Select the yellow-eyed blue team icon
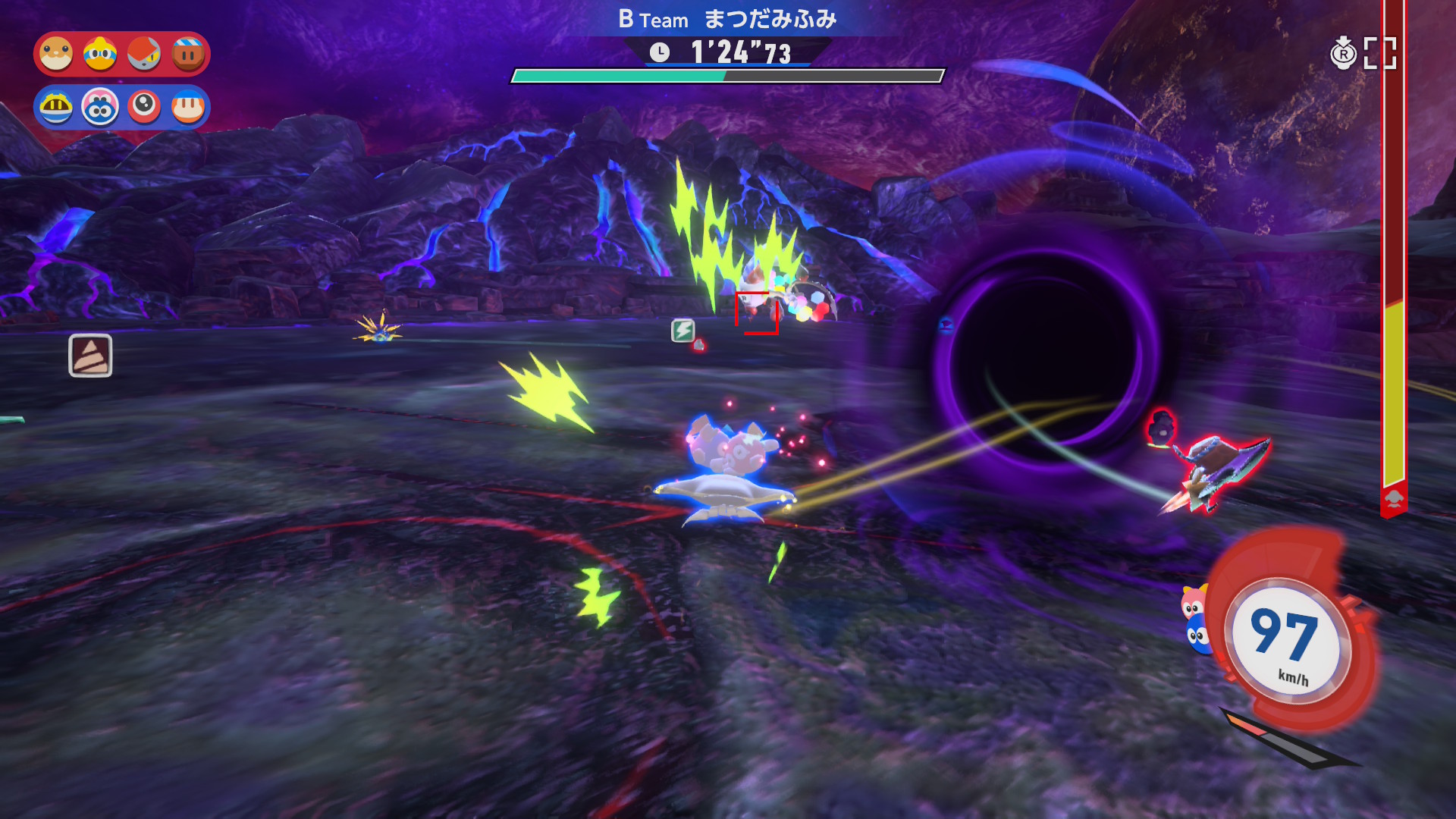The width and height of the screenshot is (1456, 819). (x=56, y=108)
